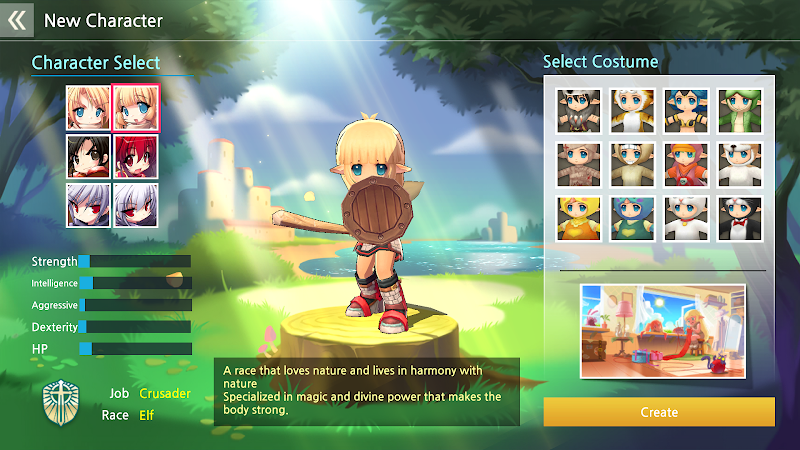Image resolution: width=800 pixels, height=450 pixels.
Task: Create the character with the Create button
Action: [658, 412]
